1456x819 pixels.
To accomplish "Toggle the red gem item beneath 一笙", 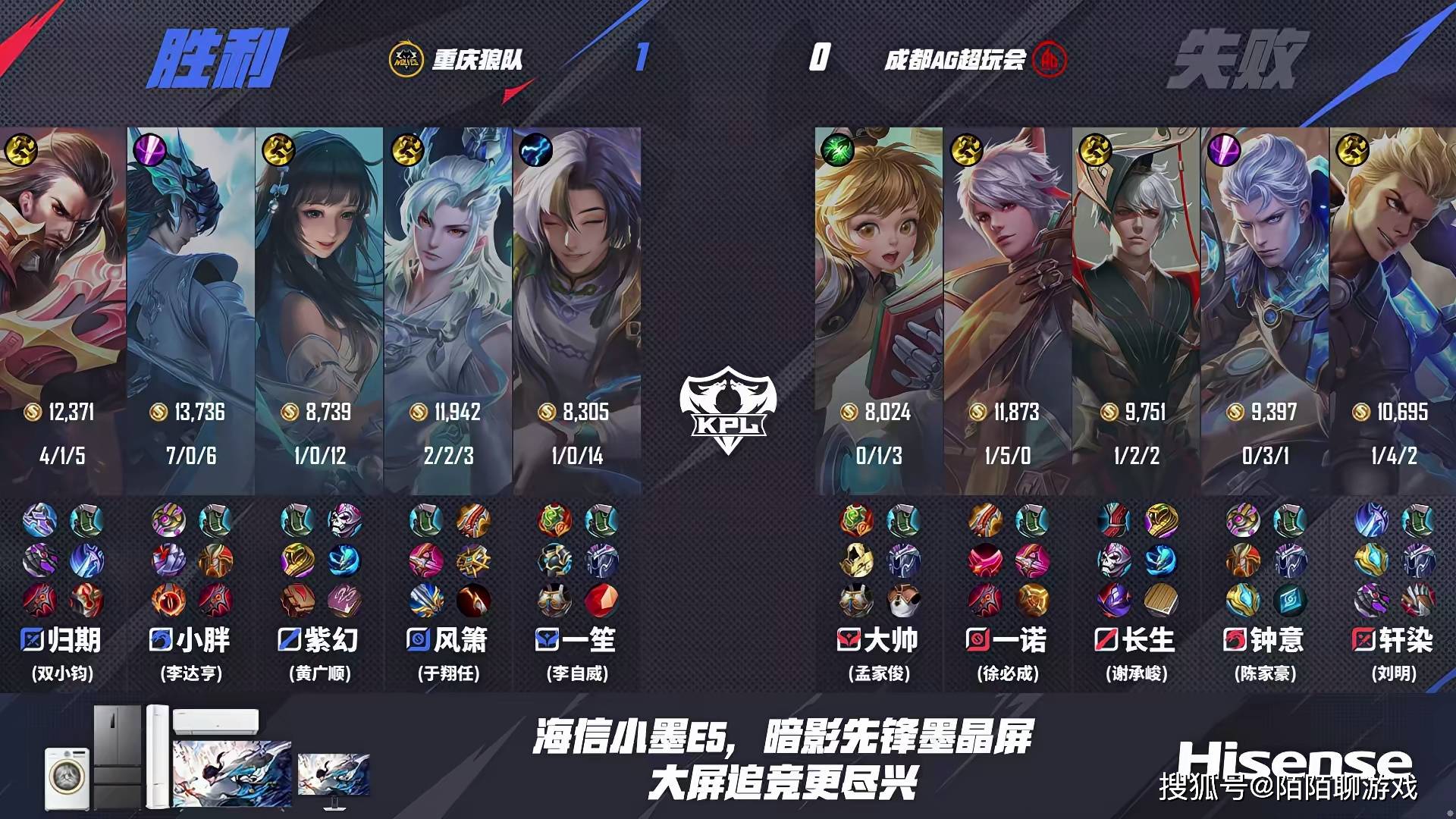I will [x=601, y=601].
